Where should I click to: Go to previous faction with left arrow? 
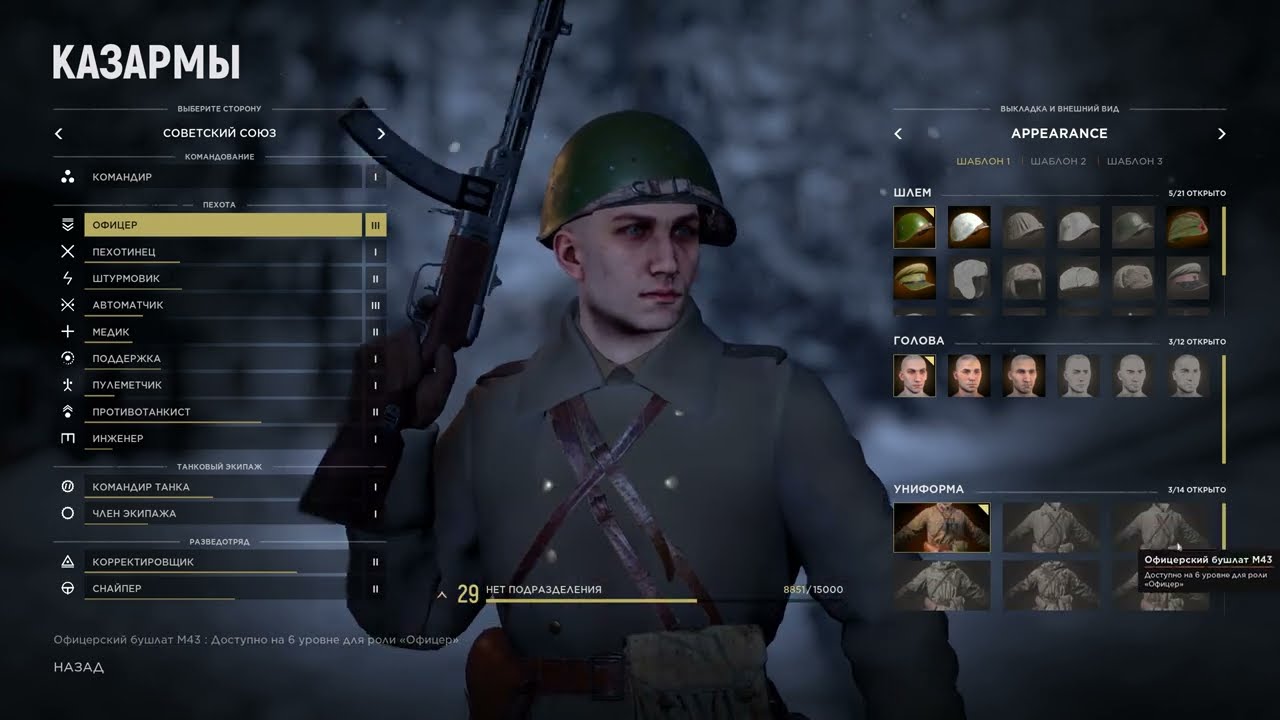click(x=58, y=133)
